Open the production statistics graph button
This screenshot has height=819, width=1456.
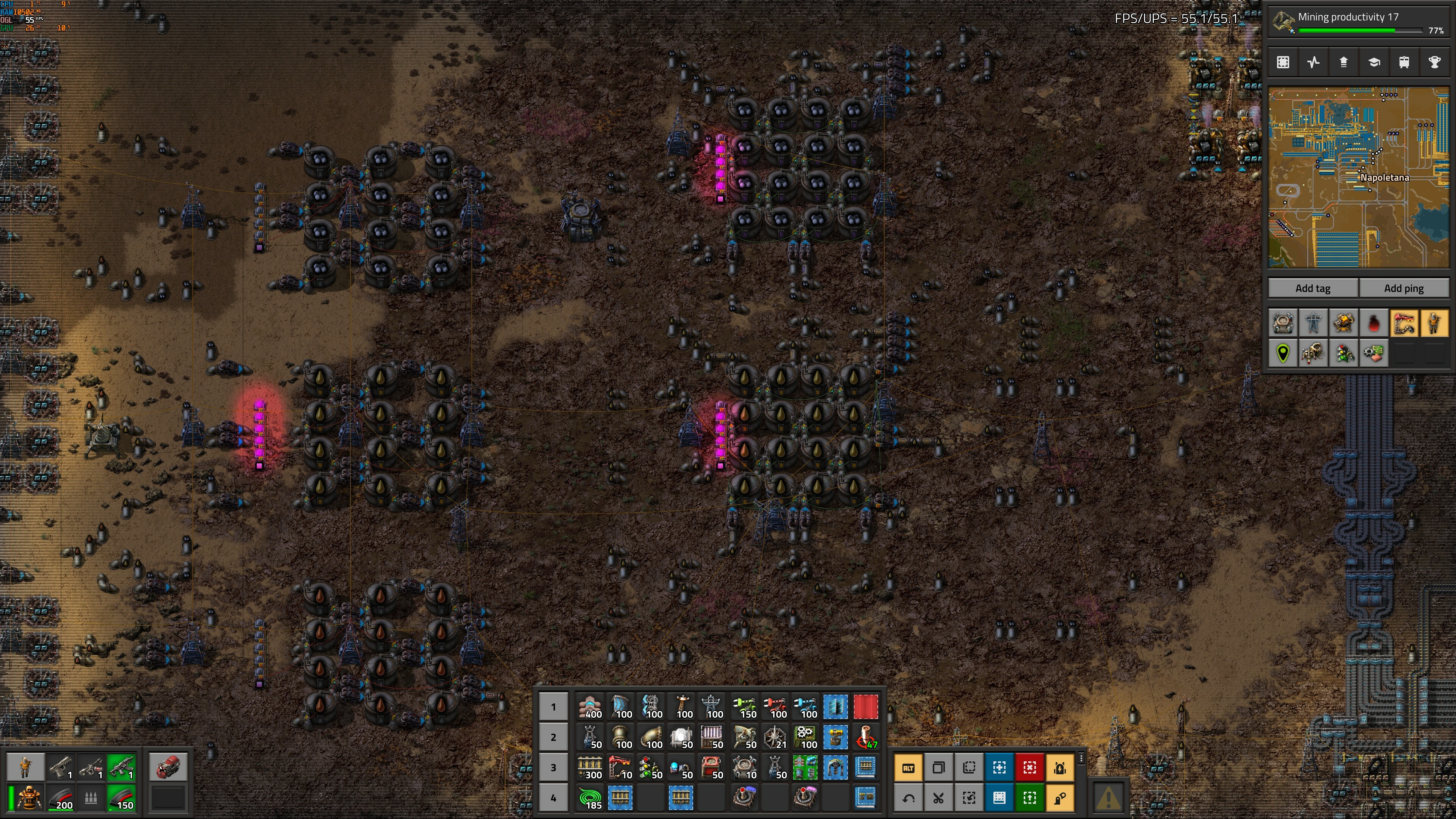coord(1313,62)
